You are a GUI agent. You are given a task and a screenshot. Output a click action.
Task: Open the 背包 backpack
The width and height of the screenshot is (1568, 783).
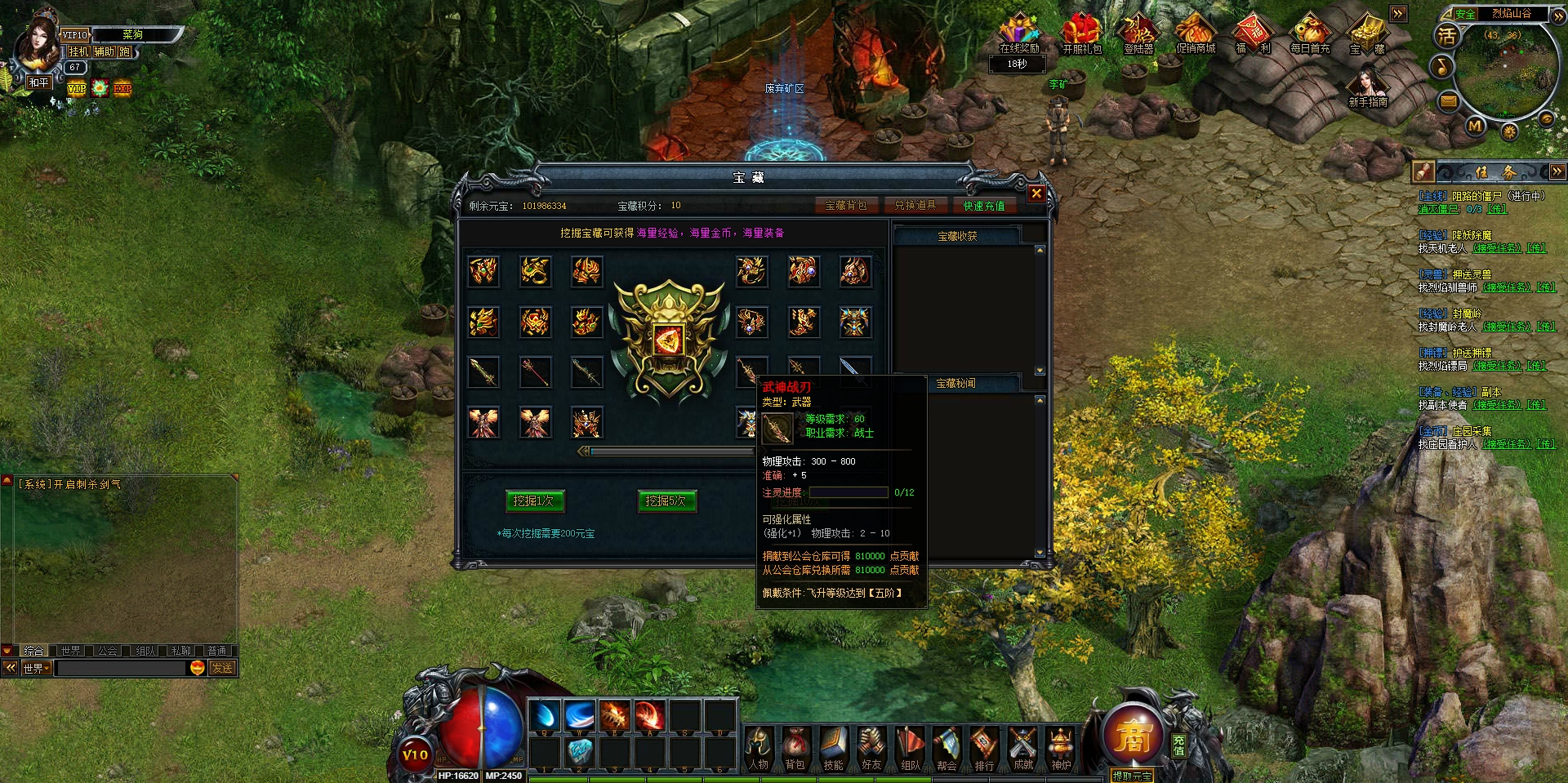(795, 749)
